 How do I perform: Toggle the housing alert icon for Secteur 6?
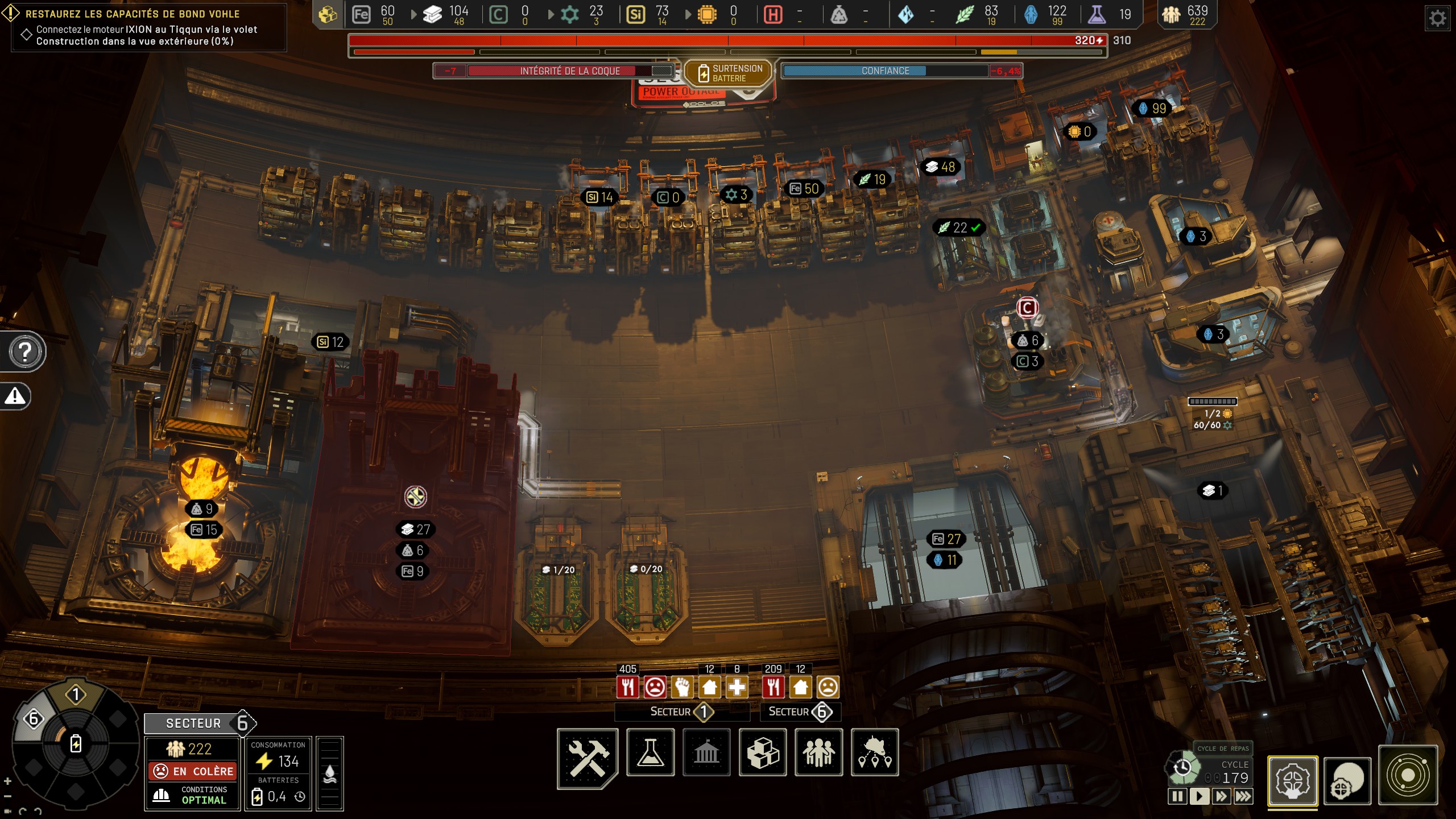tap(801, 687)
